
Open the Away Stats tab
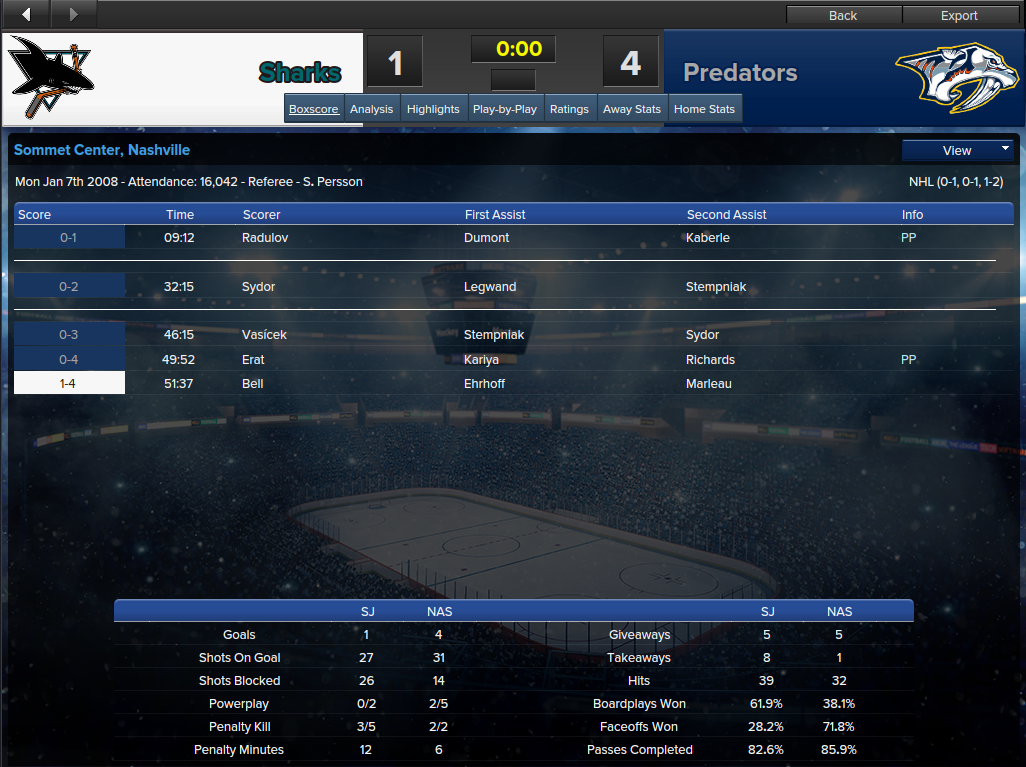click(x=633, y=109)
